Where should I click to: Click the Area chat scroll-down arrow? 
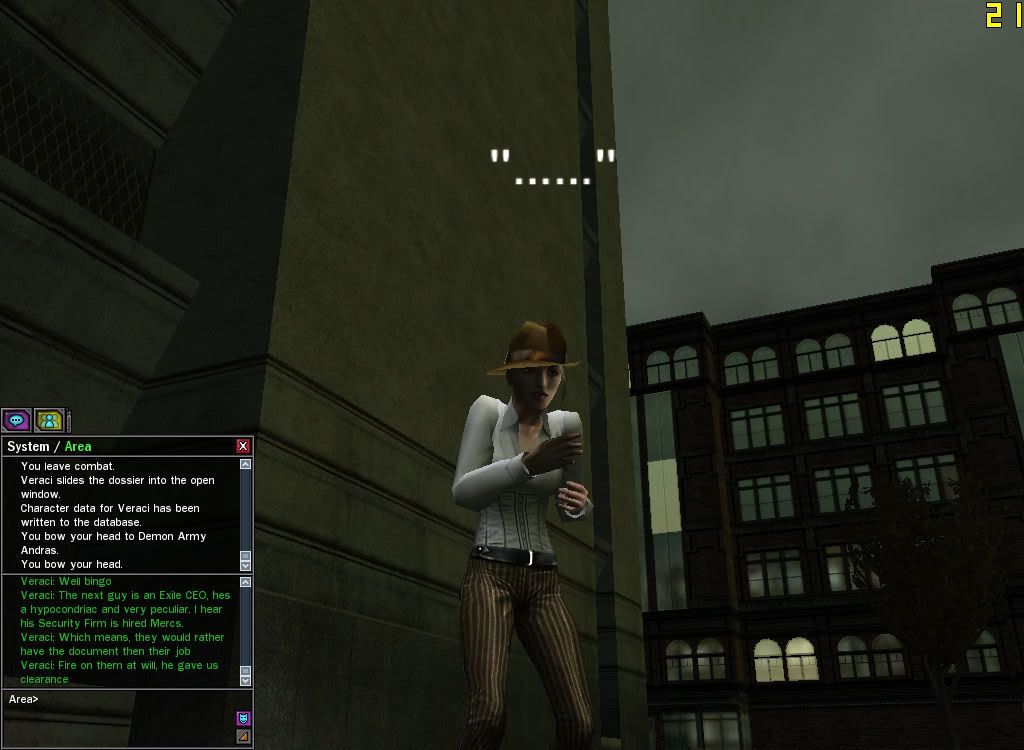pyautogui.click(x=246, y=680)
